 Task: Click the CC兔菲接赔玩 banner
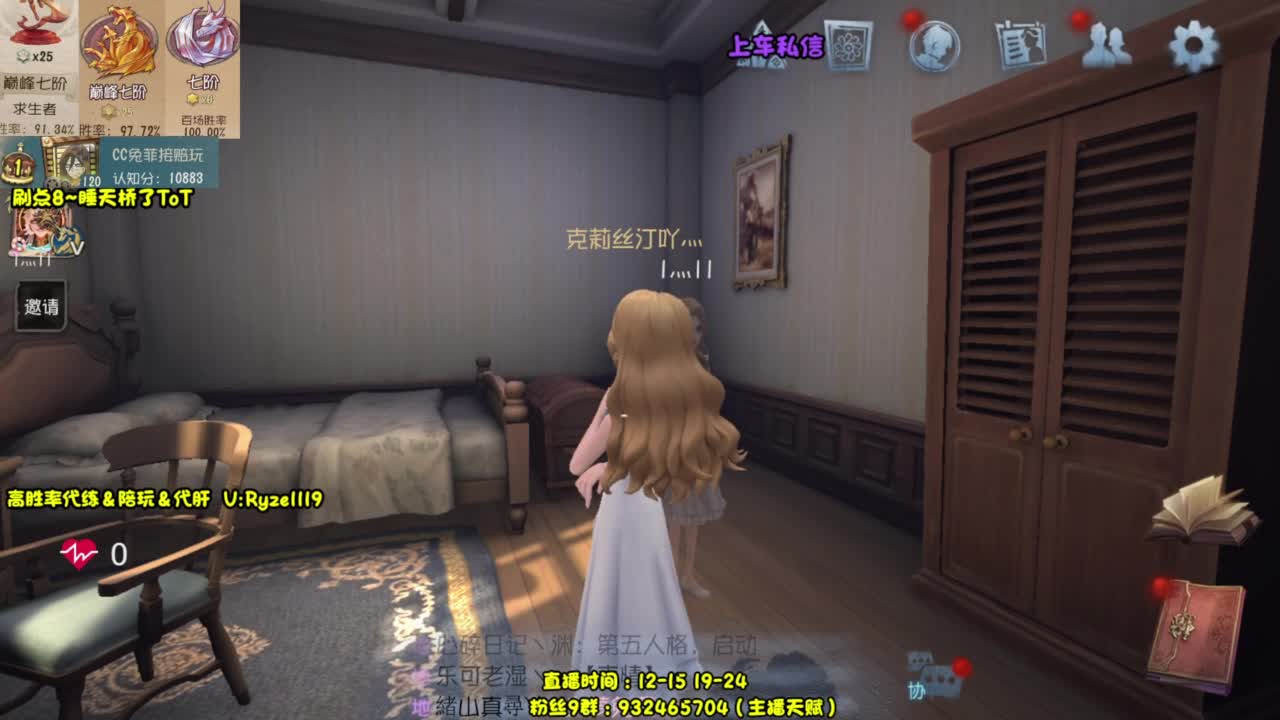point(160,155)
